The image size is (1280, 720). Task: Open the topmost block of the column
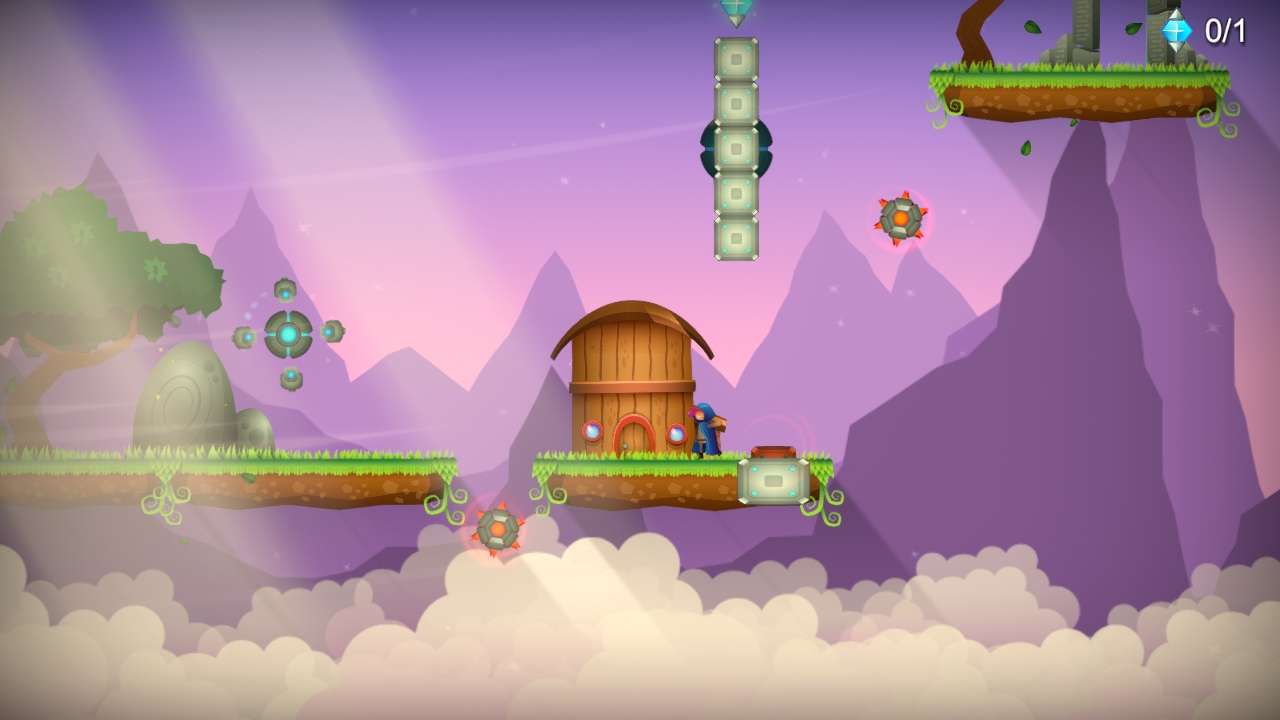click(x=736, y=60)
